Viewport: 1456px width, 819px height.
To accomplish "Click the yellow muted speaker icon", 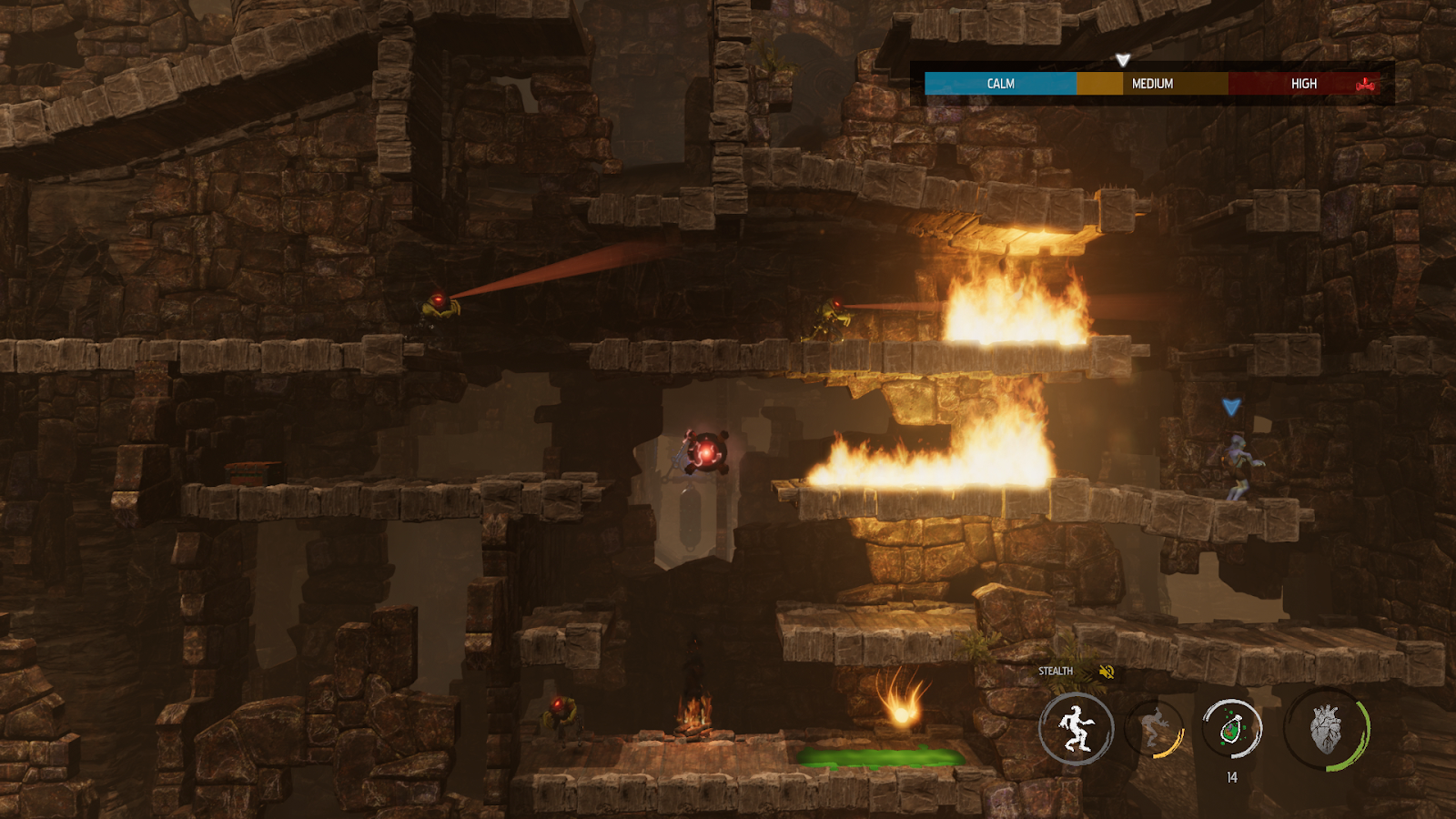I will 1107,672.
